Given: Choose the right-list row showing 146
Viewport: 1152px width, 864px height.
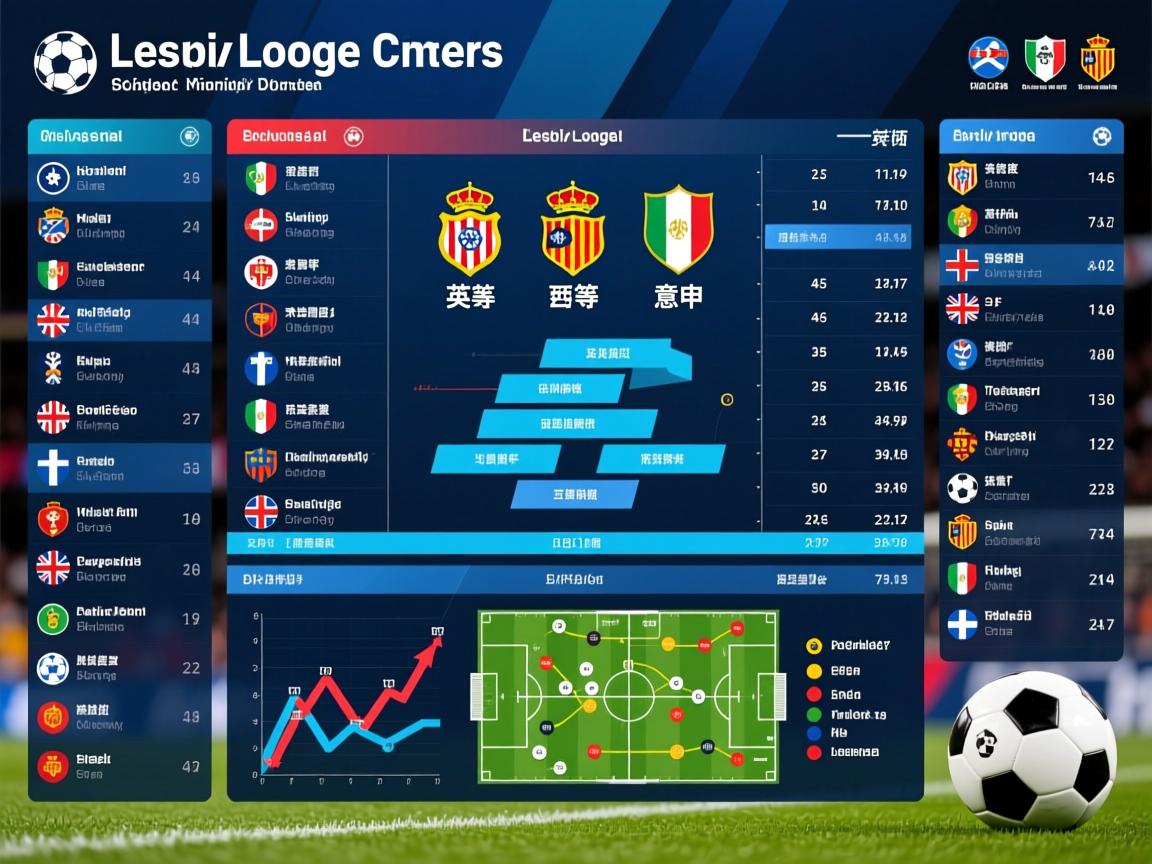Looking at the screenshot, I should [1031, 177].
